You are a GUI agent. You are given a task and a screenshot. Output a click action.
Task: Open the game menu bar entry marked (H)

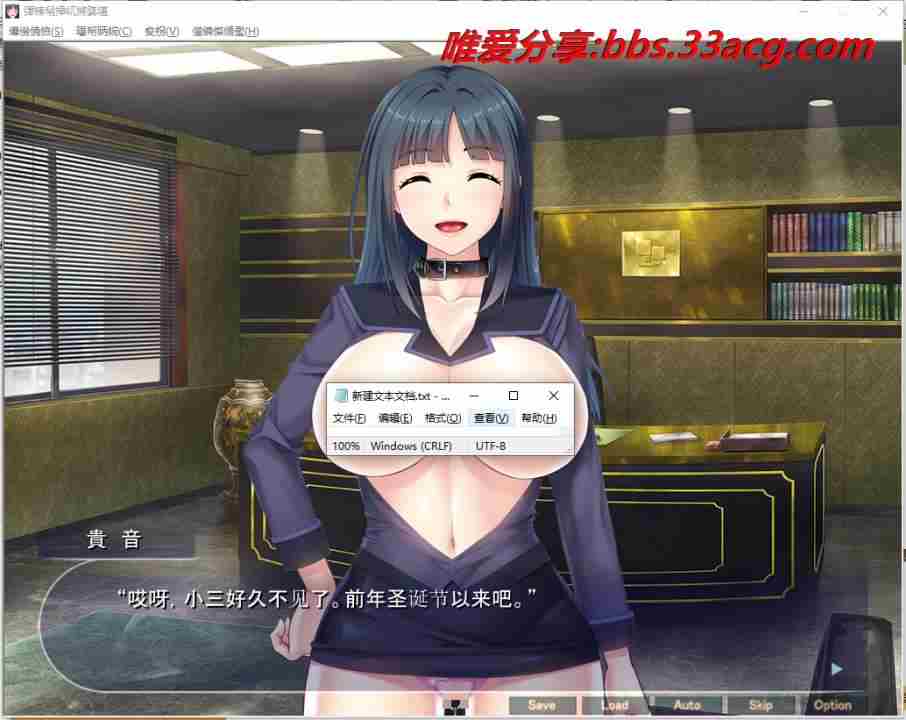click(x=225, y=31)
